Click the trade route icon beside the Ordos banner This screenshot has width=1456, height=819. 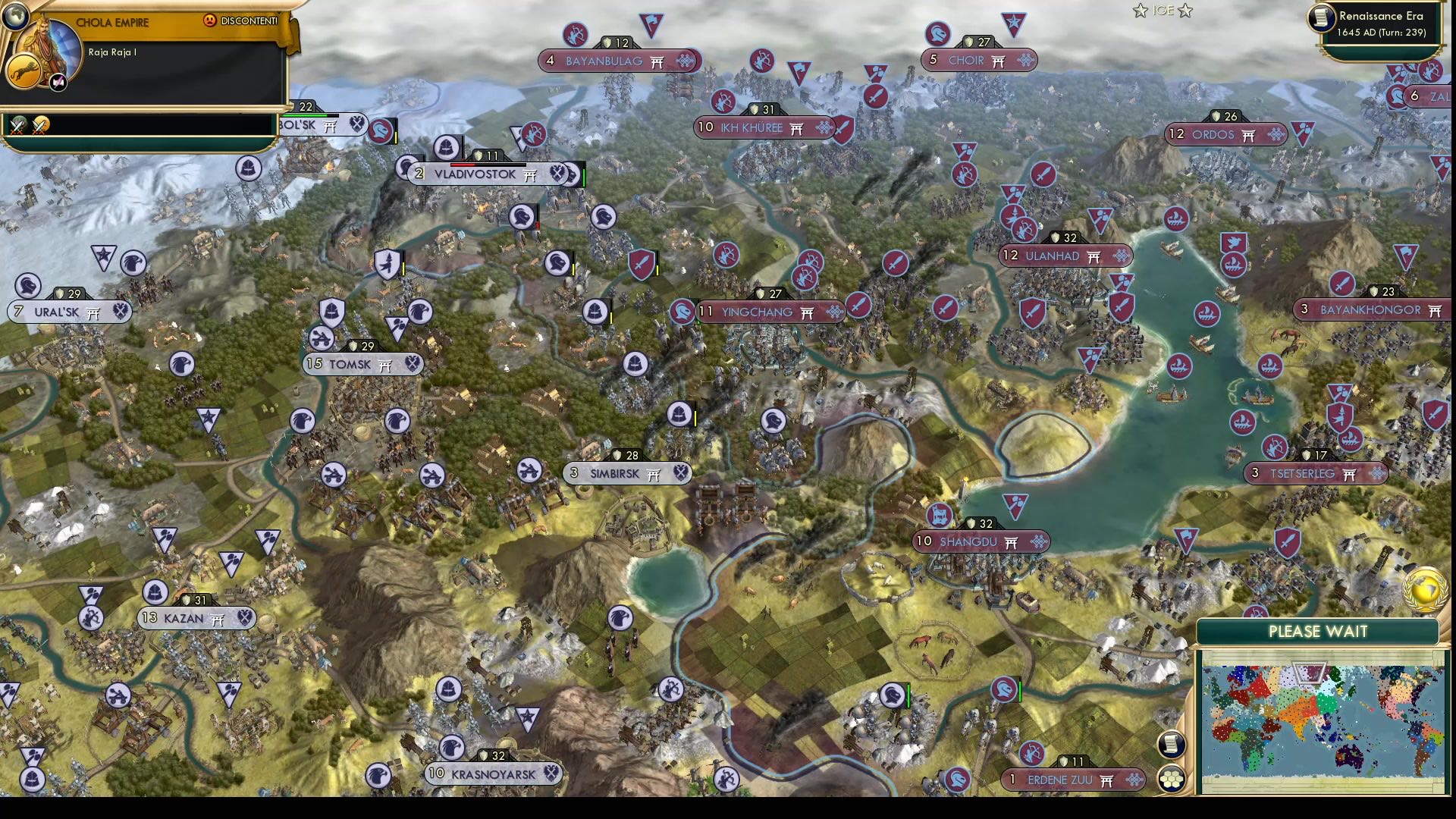coord(1277,134)
